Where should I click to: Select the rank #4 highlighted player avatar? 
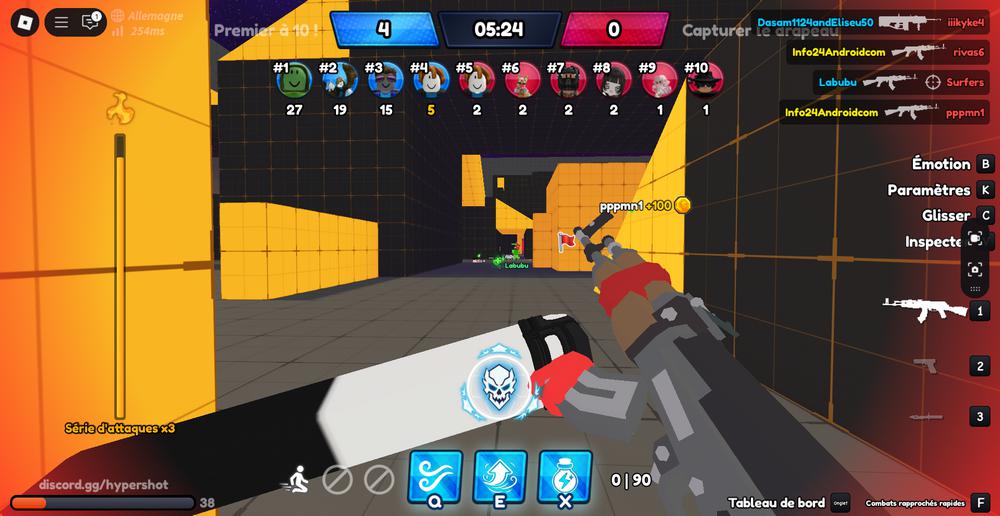(x=431, y=80)
